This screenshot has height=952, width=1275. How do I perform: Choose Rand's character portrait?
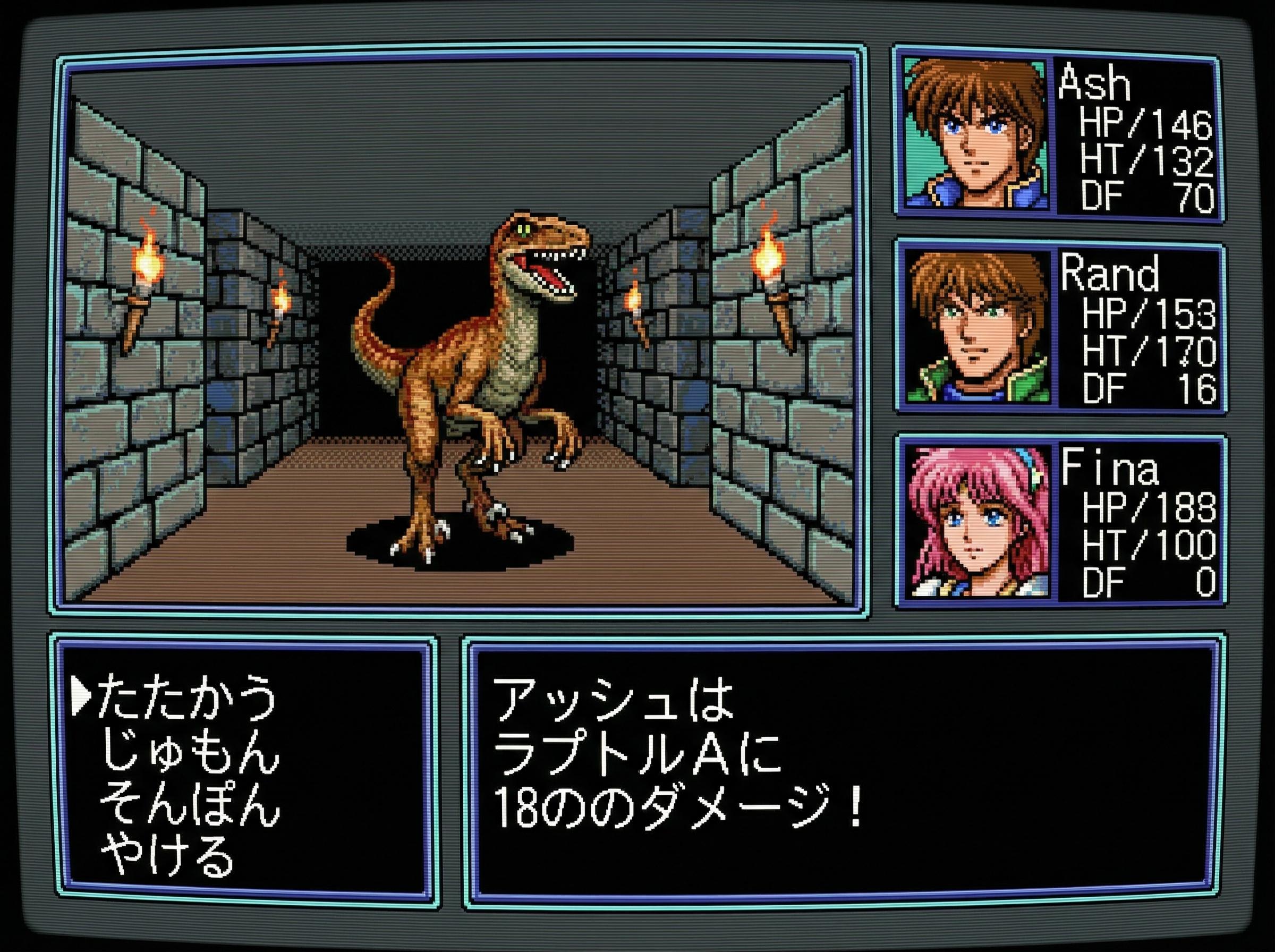coord(977,327)
